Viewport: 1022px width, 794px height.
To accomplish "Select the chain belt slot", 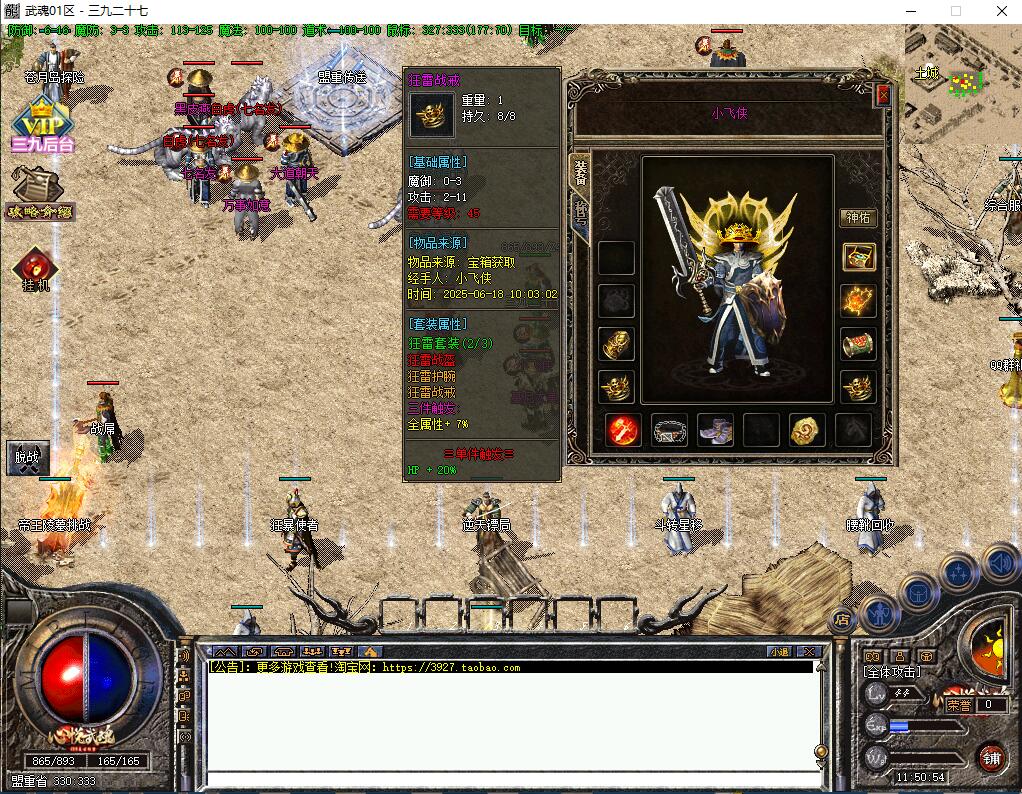I will (669, 429).
